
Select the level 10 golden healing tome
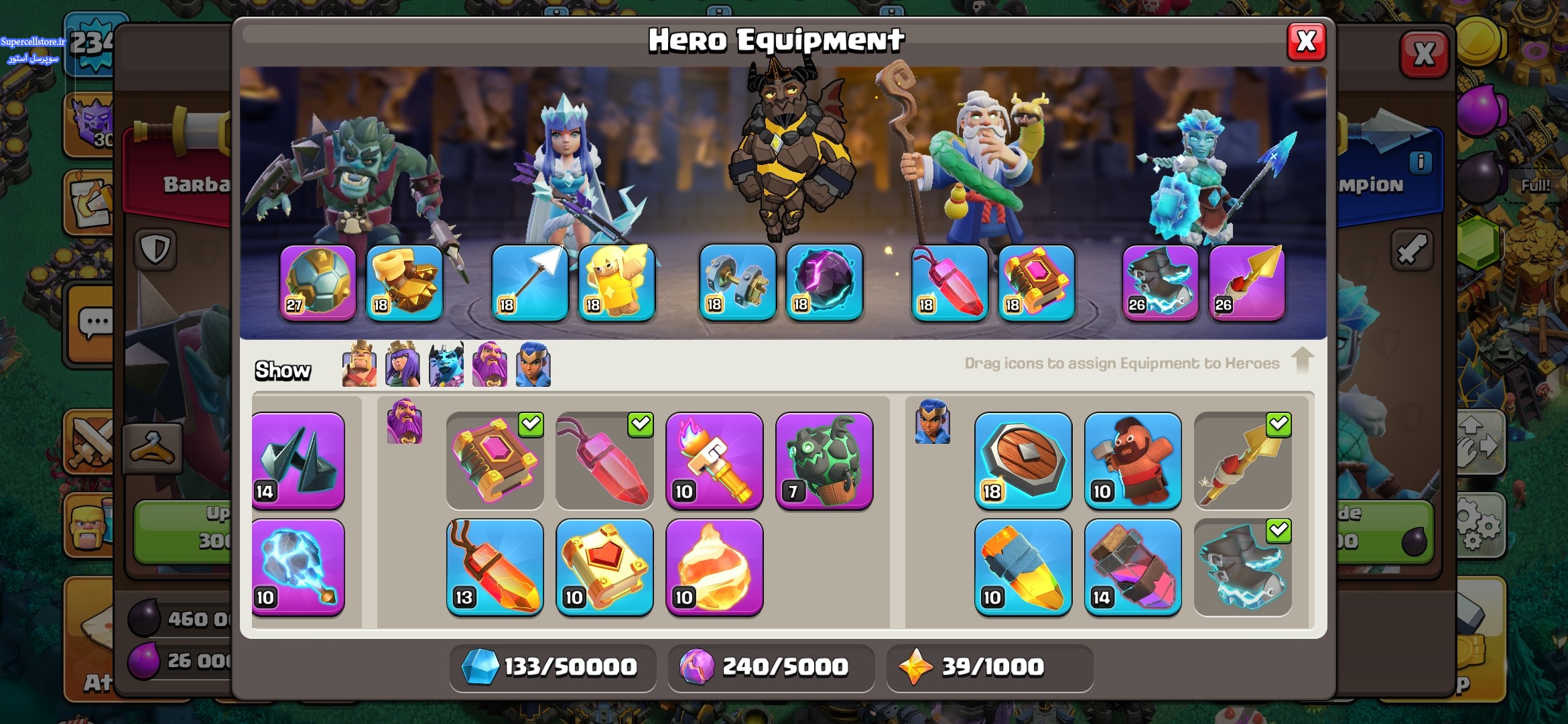click(604, 567)
